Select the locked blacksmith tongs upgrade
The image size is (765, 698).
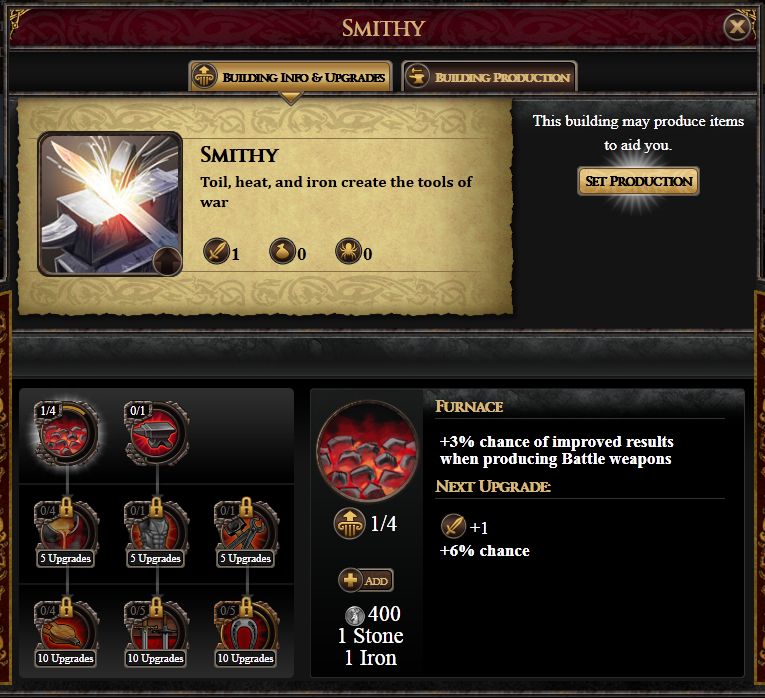246,528
